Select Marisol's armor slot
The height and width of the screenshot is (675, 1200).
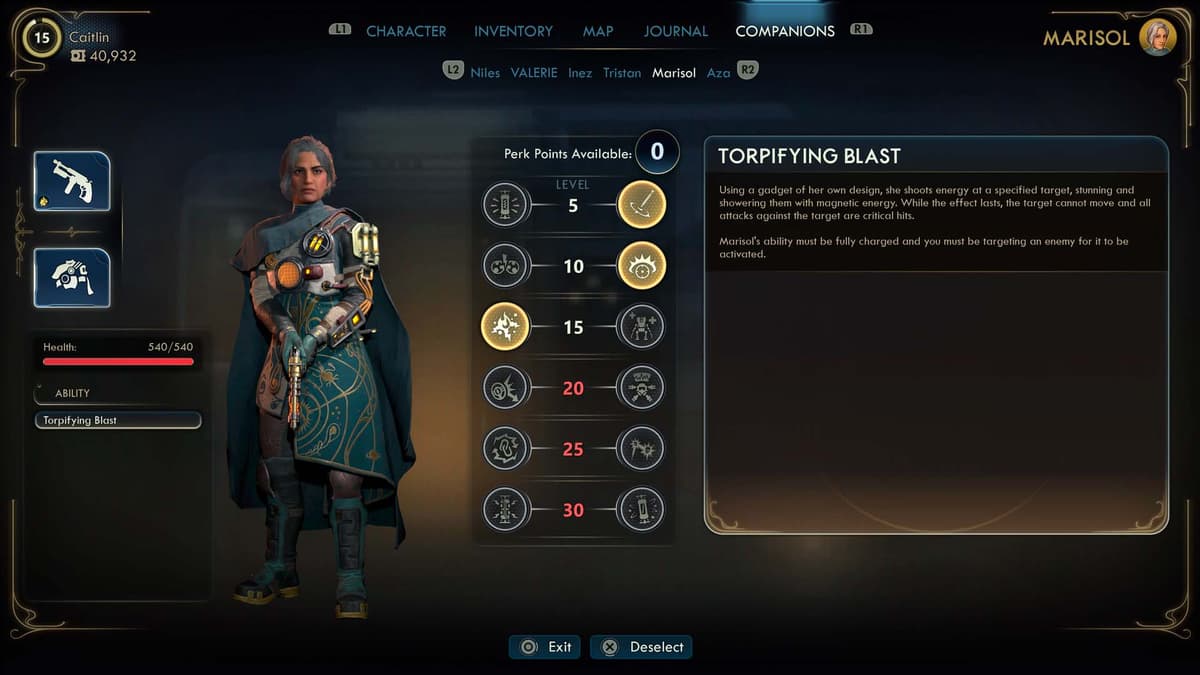pos(72,277)
